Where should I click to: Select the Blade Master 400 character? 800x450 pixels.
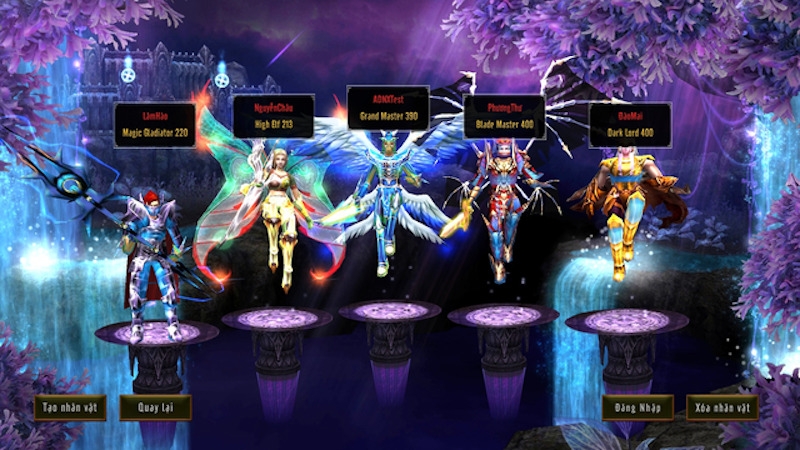[500, 210]
